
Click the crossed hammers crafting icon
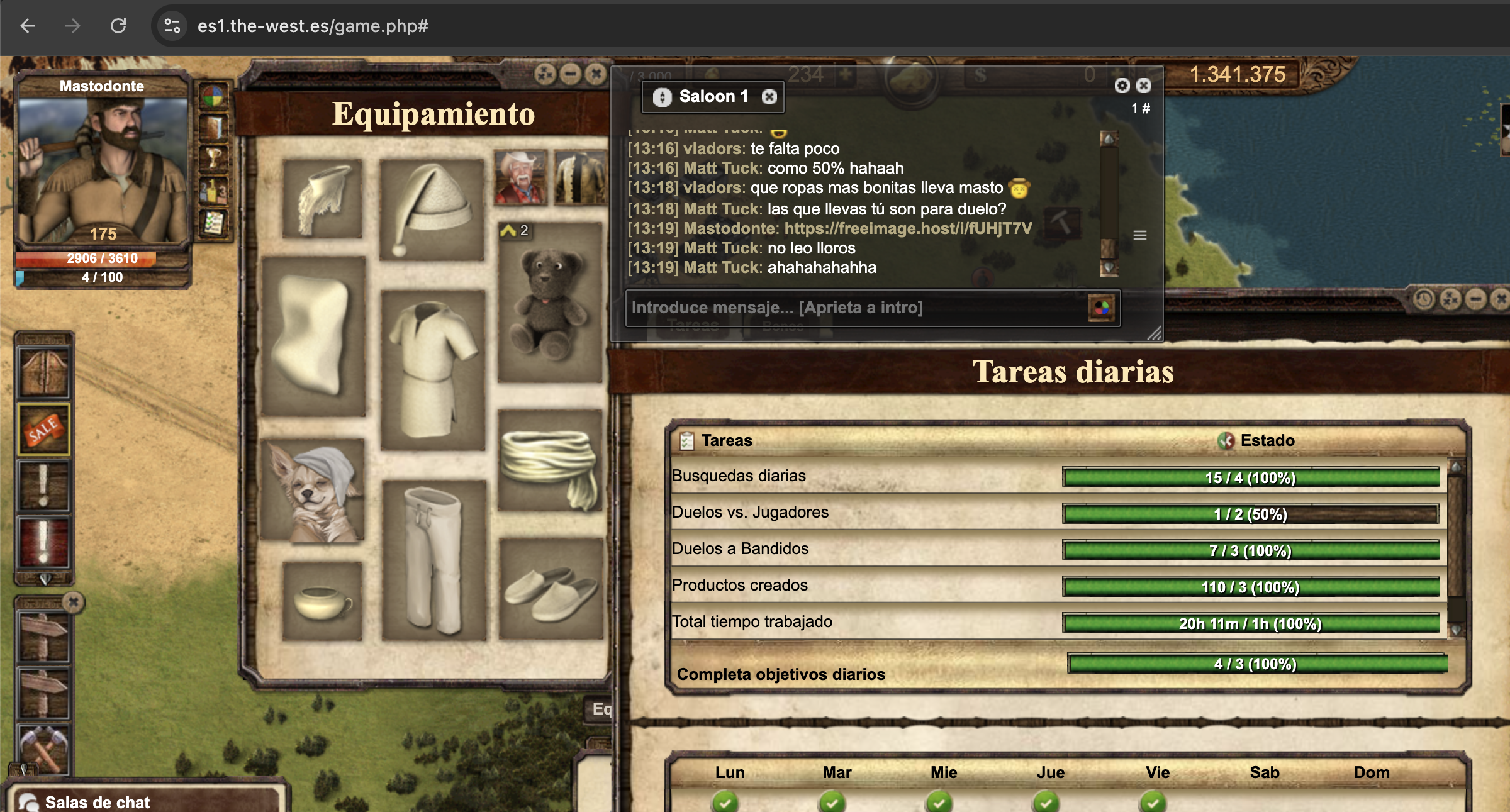(44, 748)
